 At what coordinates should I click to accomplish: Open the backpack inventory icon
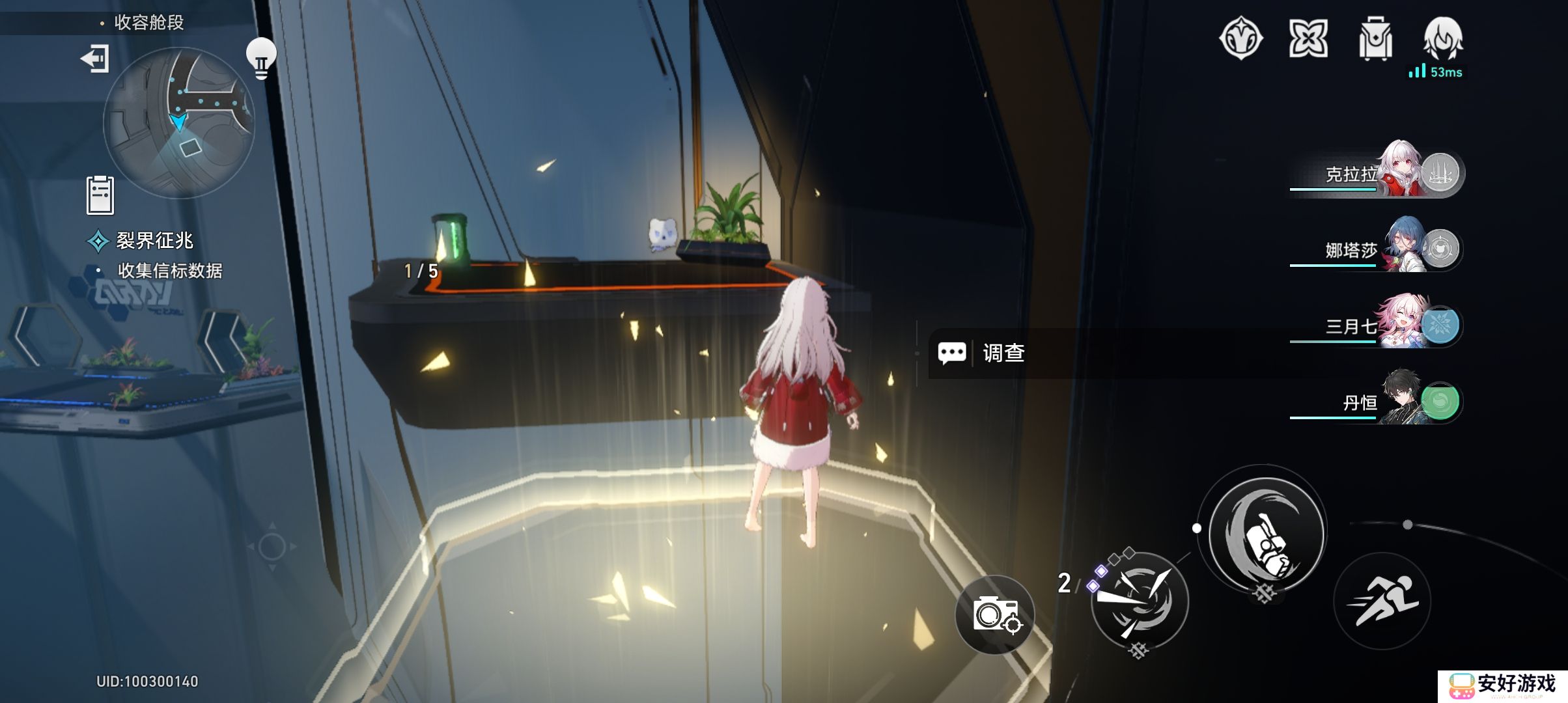[x=1375, y=39]
